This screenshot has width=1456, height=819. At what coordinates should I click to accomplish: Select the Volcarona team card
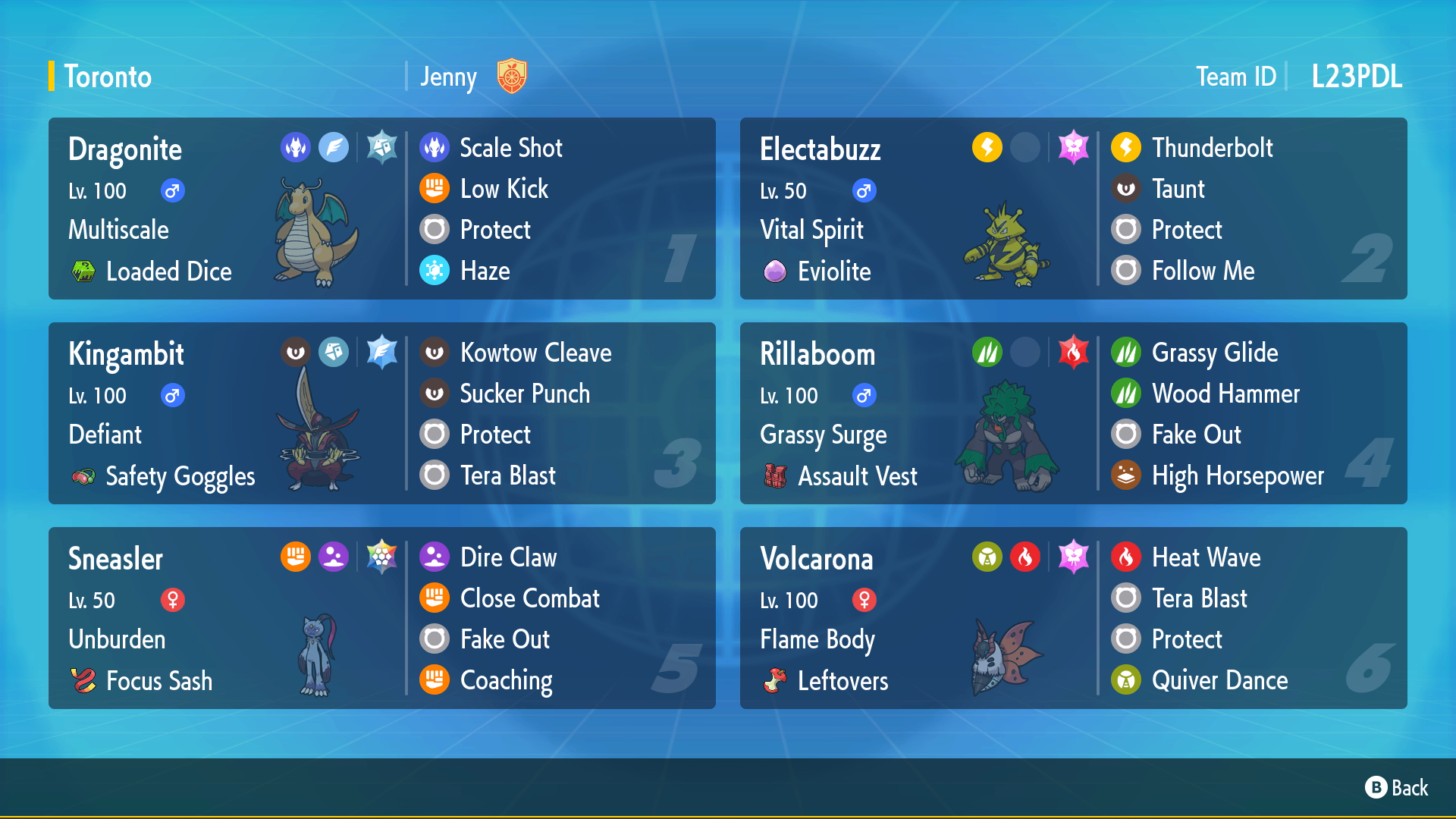pyautogui.click(x=1073, y=618)
